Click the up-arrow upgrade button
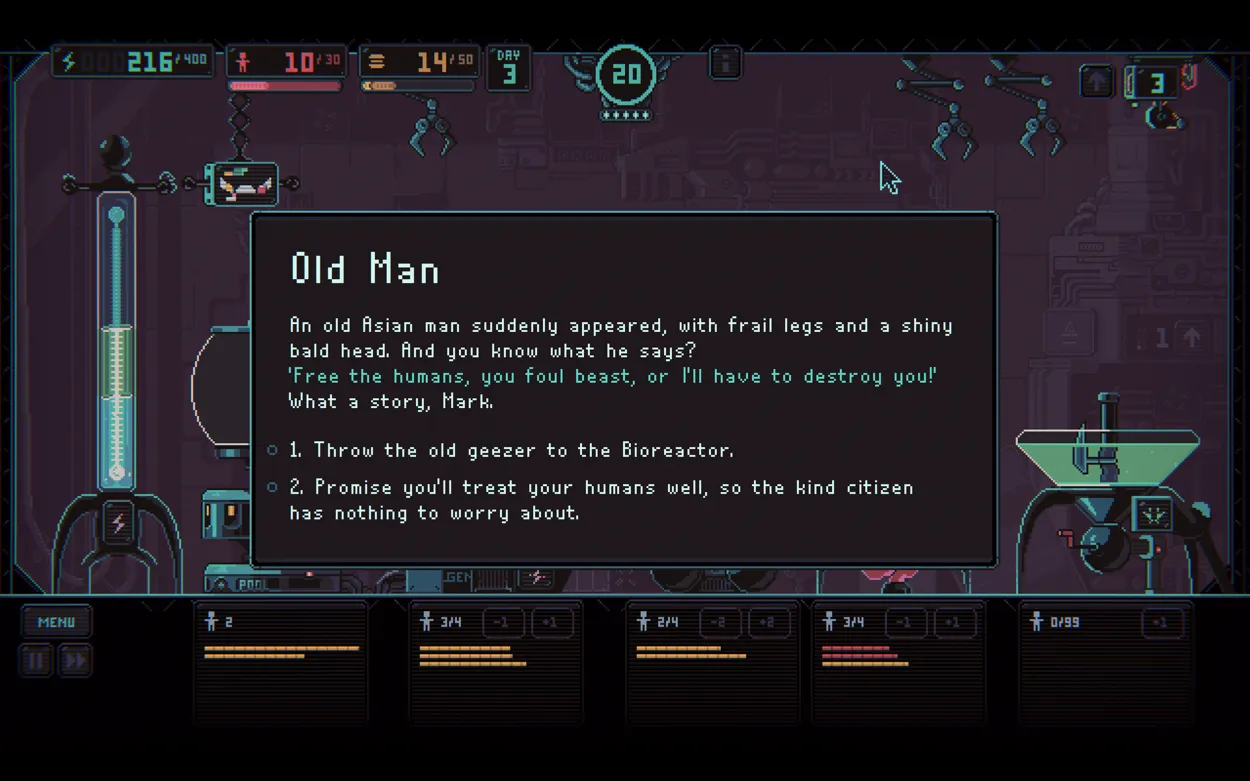The image size is (1250, 781). [1096, 82]
